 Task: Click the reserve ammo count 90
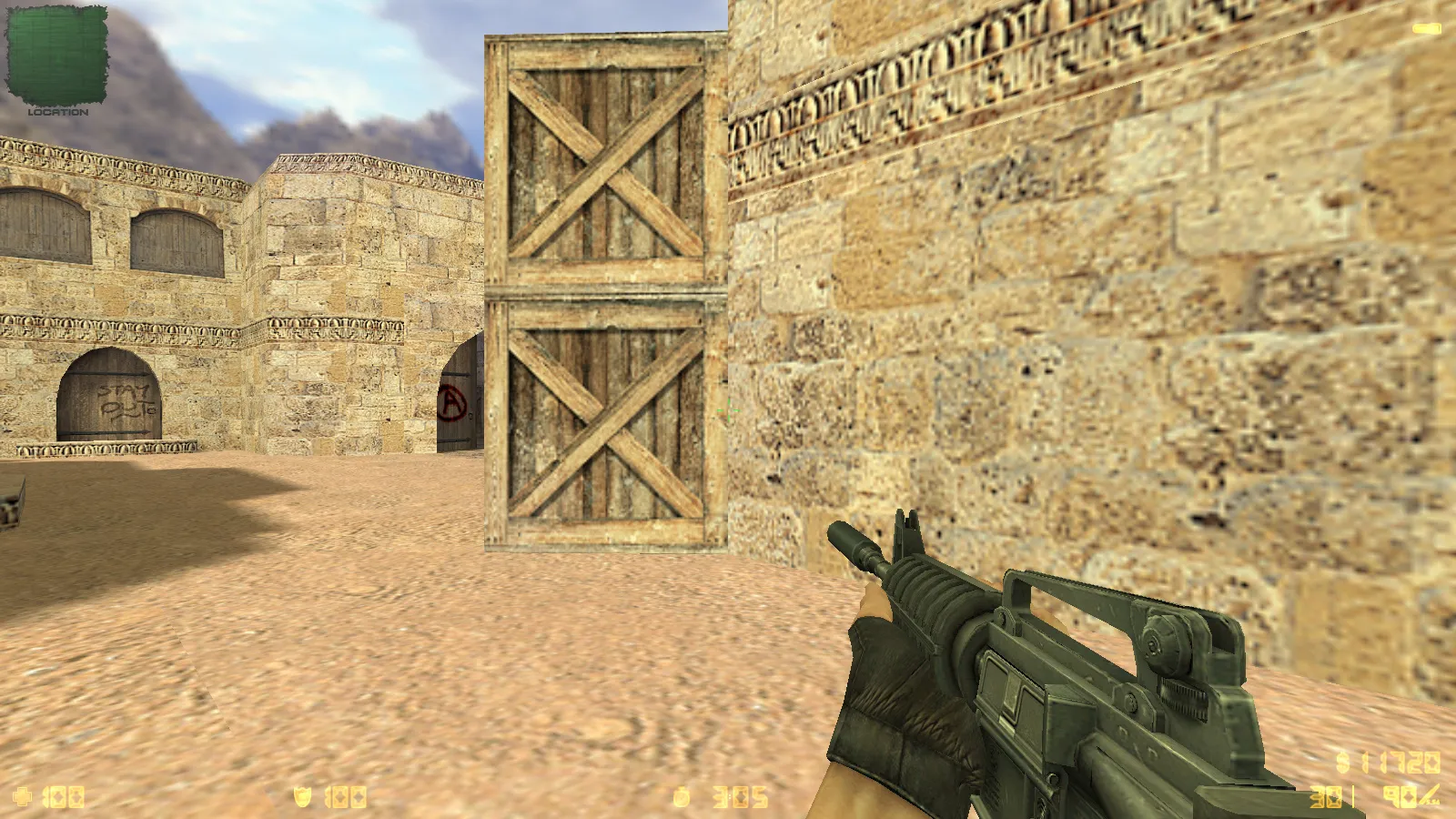point(1400,796)
